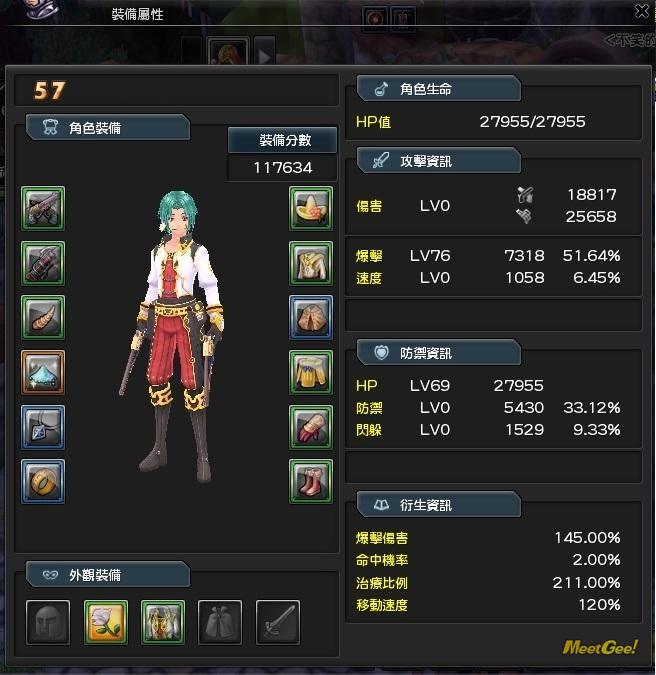656x675 pixels.
Task: Select the necklace equipment slot
Action: coord(43,427)
